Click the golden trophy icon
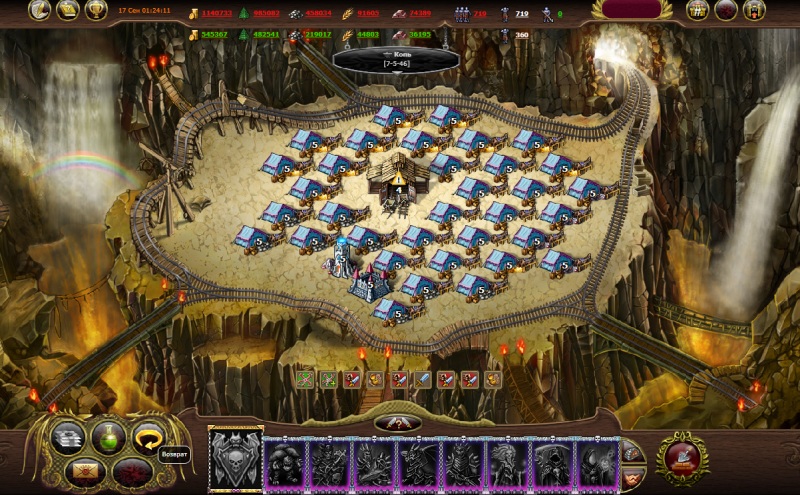The width and height of the screenshot is (800, 495). (96, 11)
